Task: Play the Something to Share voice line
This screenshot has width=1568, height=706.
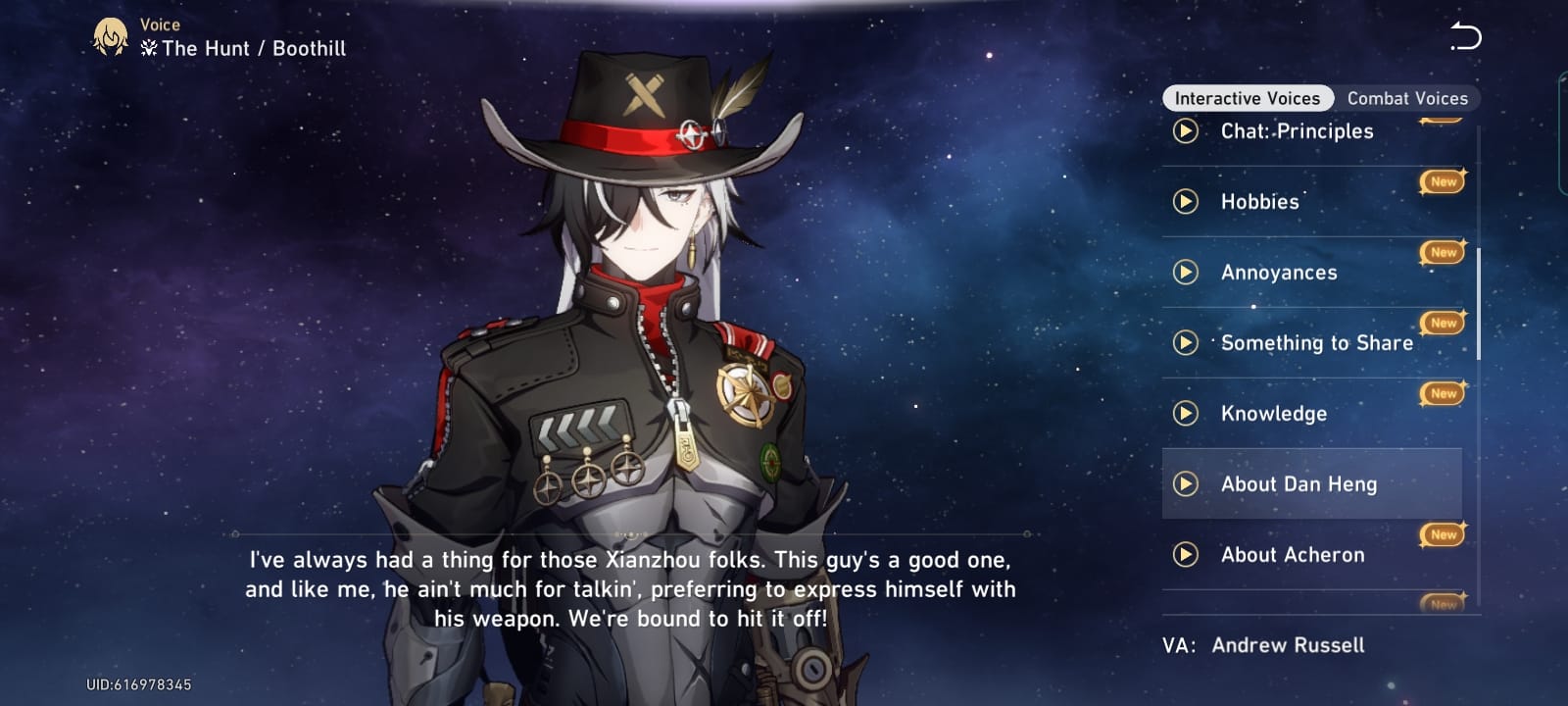Action: point(1186,343)
